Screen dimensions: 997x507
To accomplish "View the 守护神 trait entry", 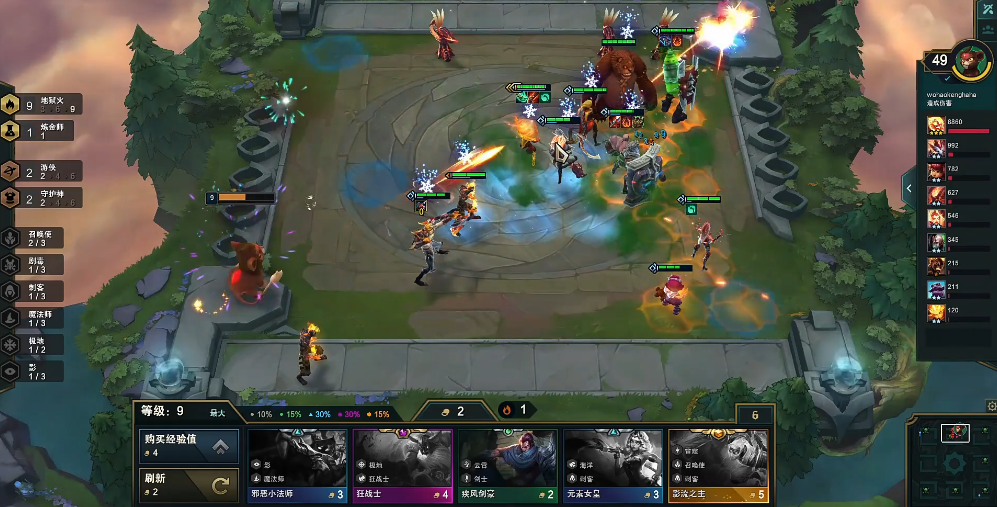I will 38,198.
